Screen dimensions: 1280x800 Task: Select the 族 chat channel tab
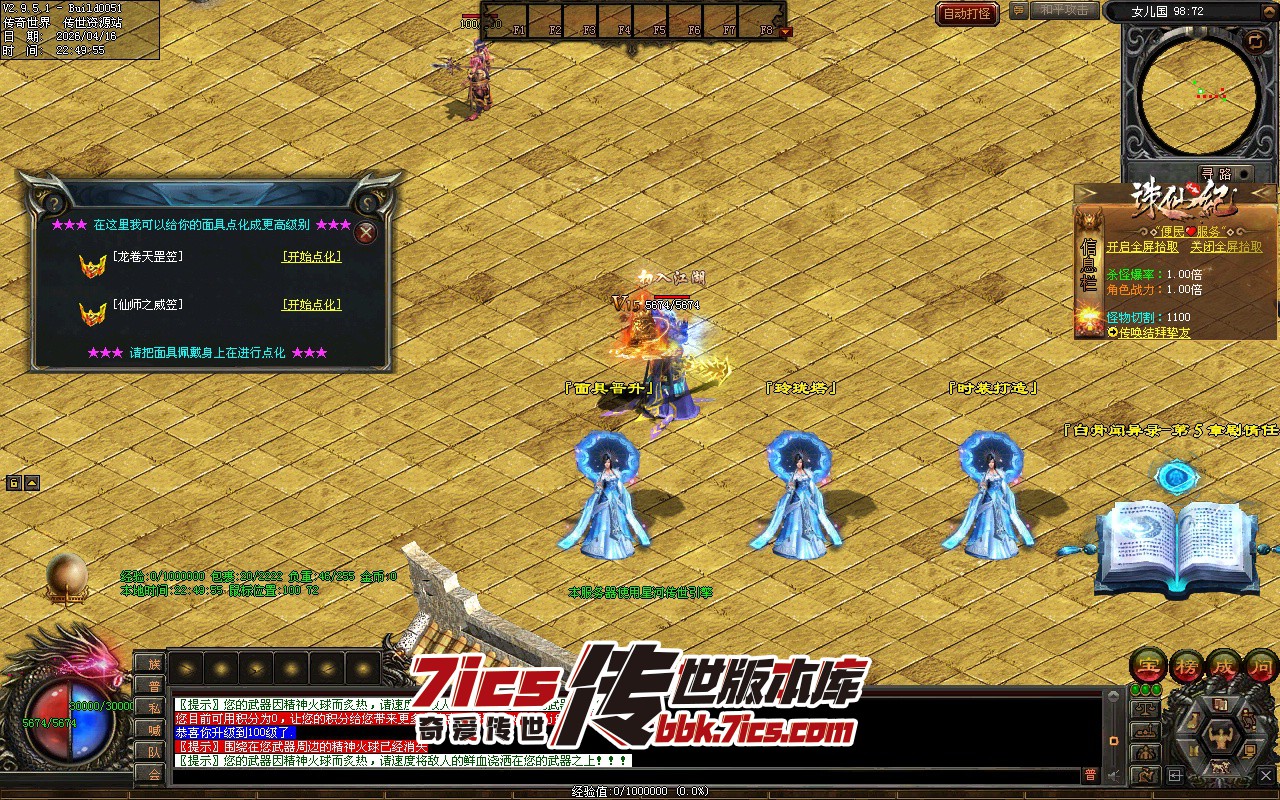click(x=153, y=664)
